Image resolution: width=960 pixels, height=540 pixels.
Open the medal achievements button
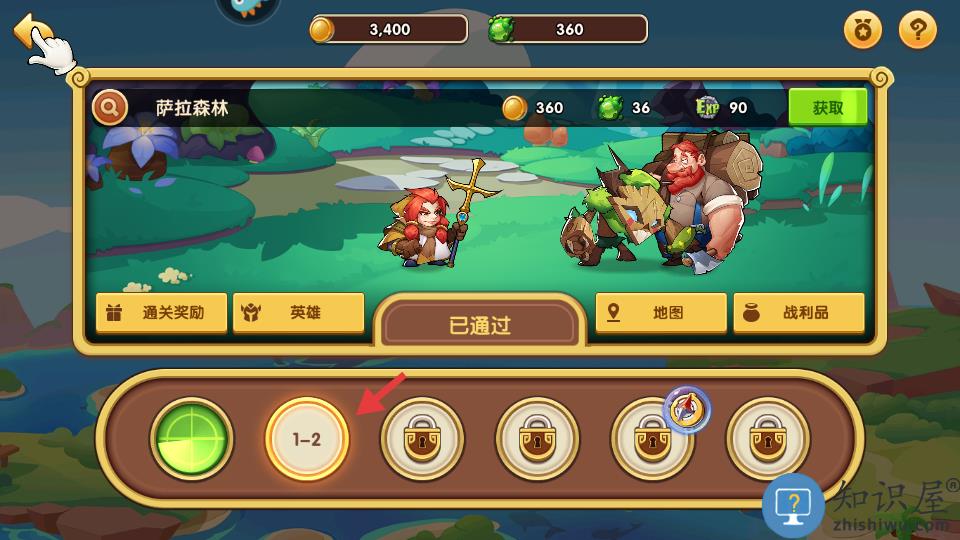point(864,31)
